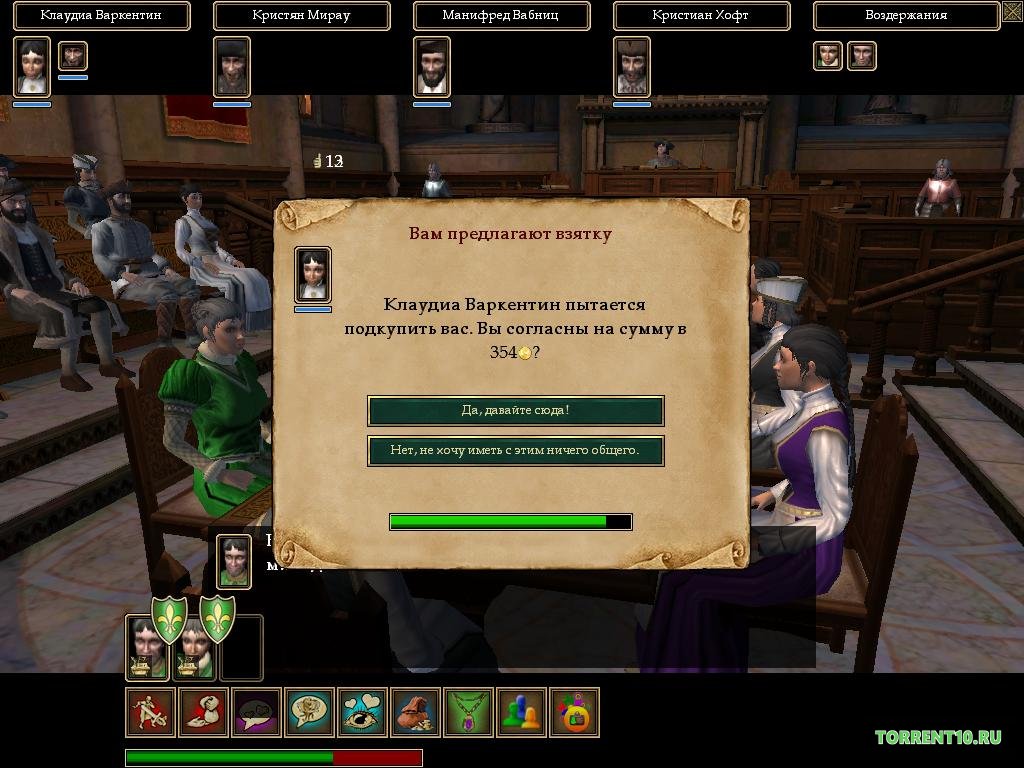
Task: Open the three colored figures group icon
Action: click(522, 712)
